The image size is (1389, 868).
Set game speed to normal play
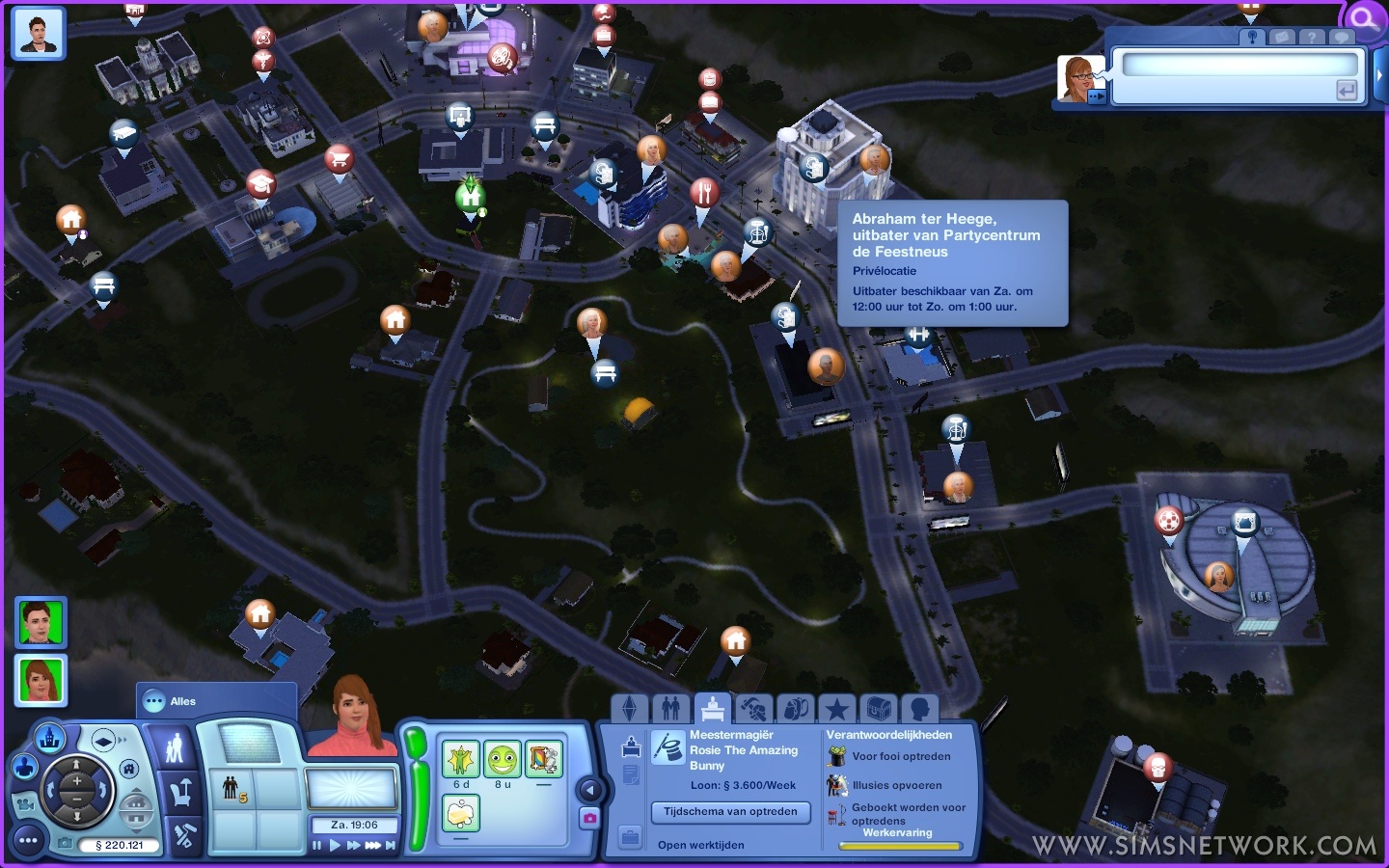(x=335, y=846)
